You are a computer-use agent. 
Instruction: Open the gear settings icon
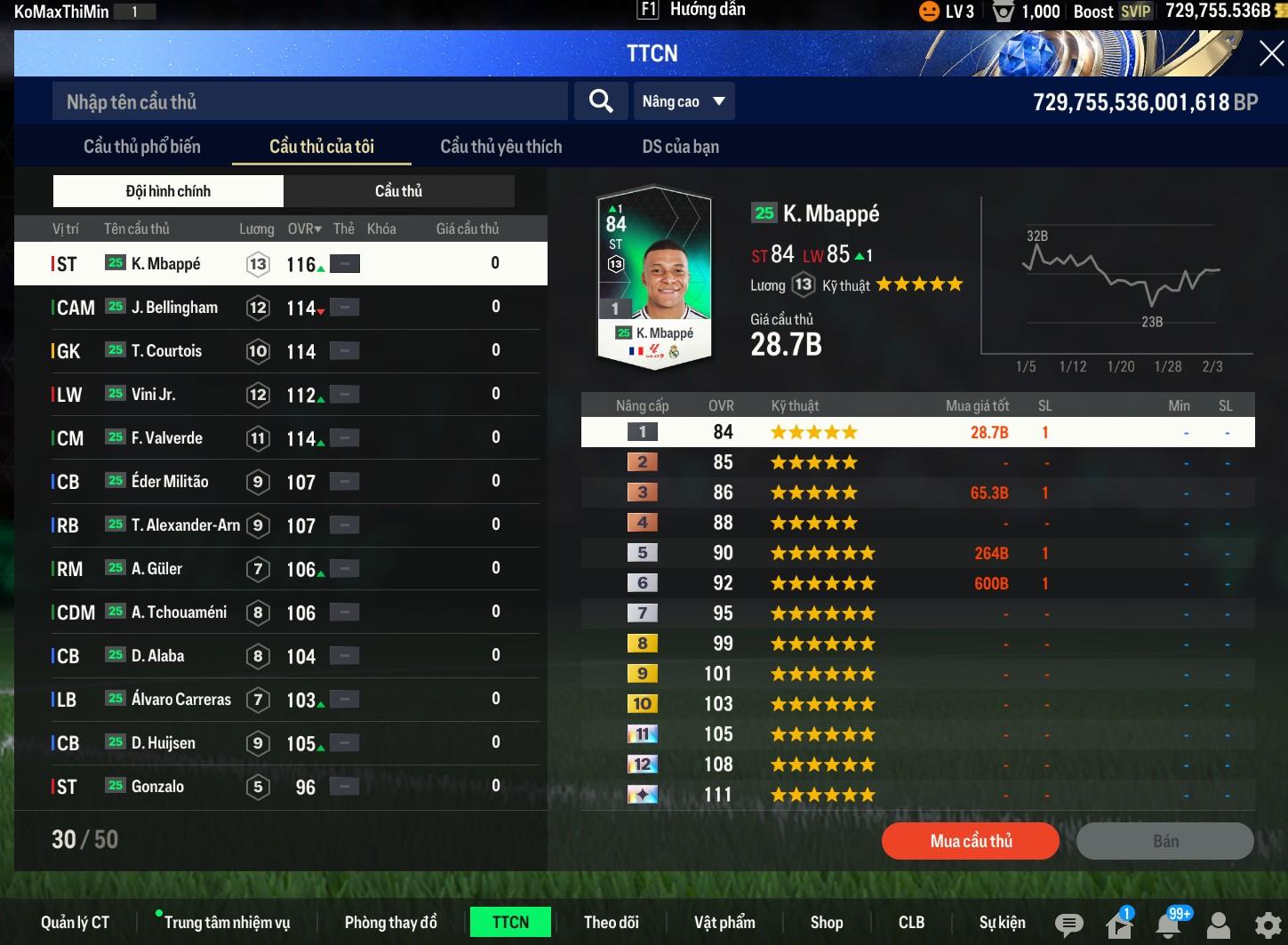(1268, 925)
